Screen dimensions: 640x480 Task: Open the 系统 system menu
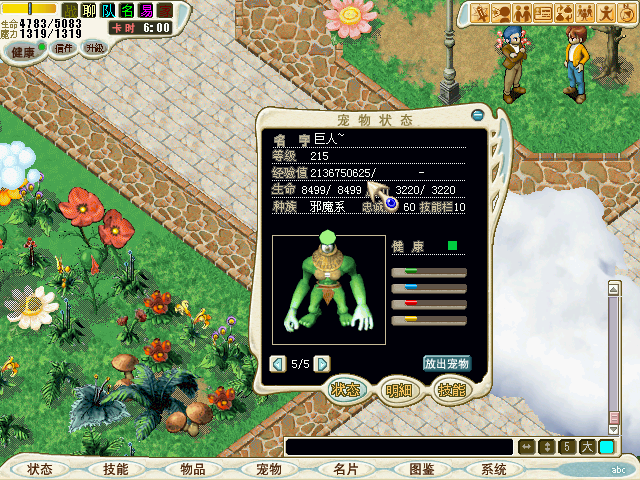494,469
